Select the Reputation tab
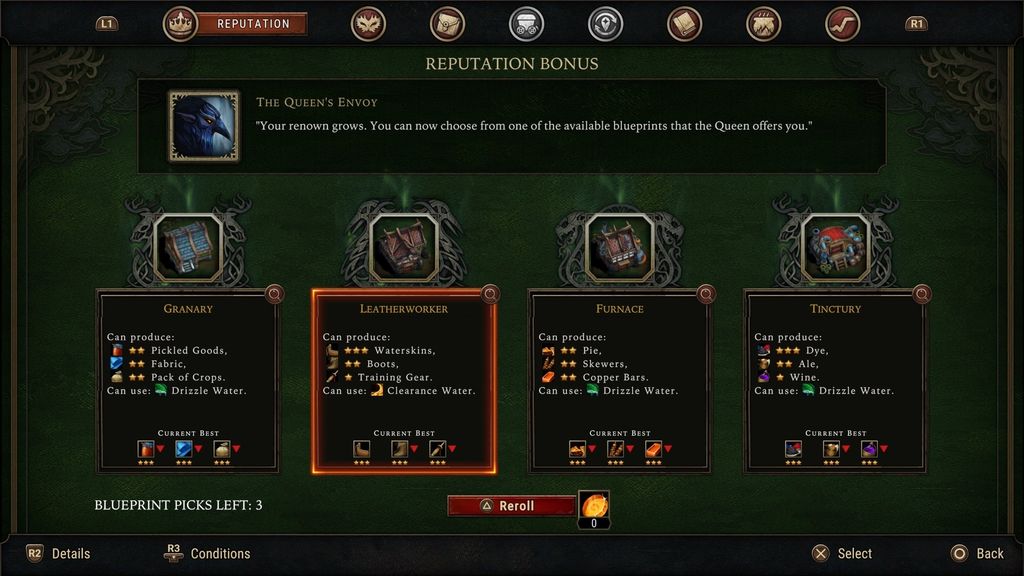Image resolution: width=1024 pixels, height=576 pixels. [252, 23]
